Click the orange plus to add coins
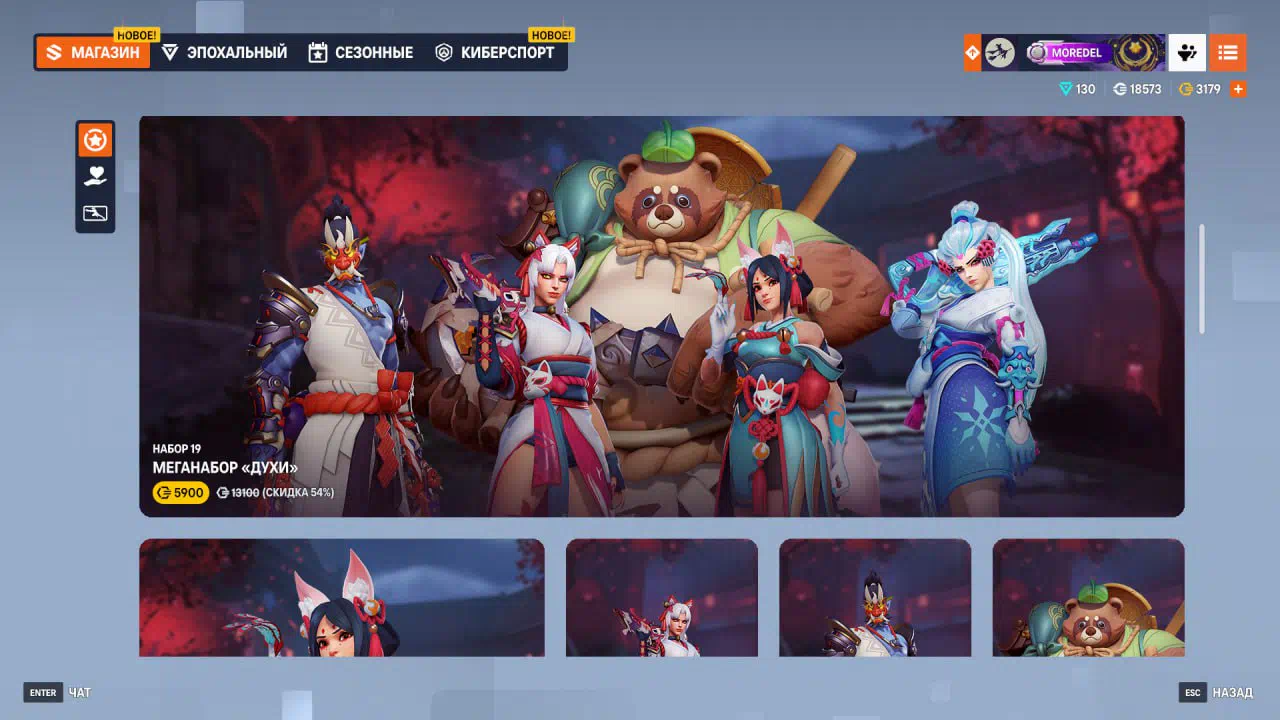This screenshot has width=1280, height=720. pyautogui.click(x=1238, y=89)
